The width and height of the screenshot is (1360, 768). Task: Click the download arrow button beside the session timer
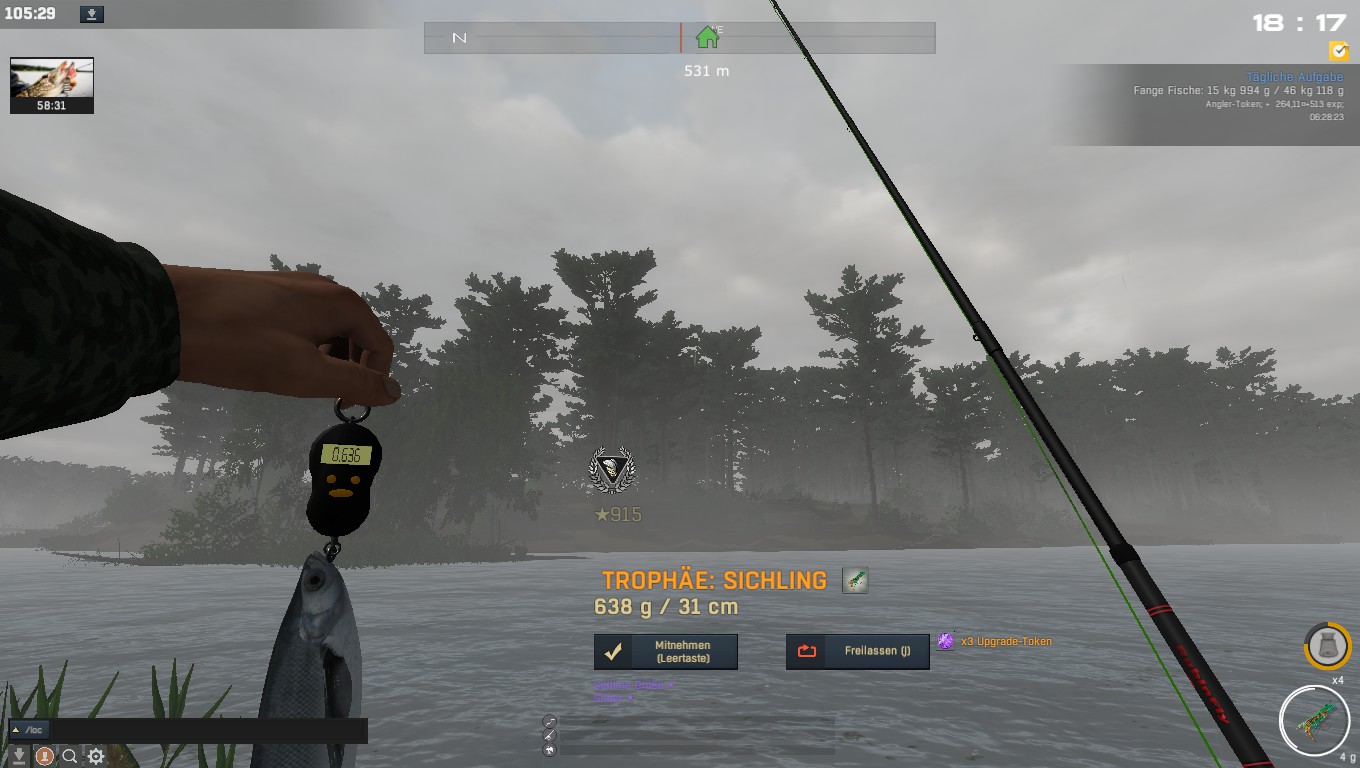pos(91,14)
